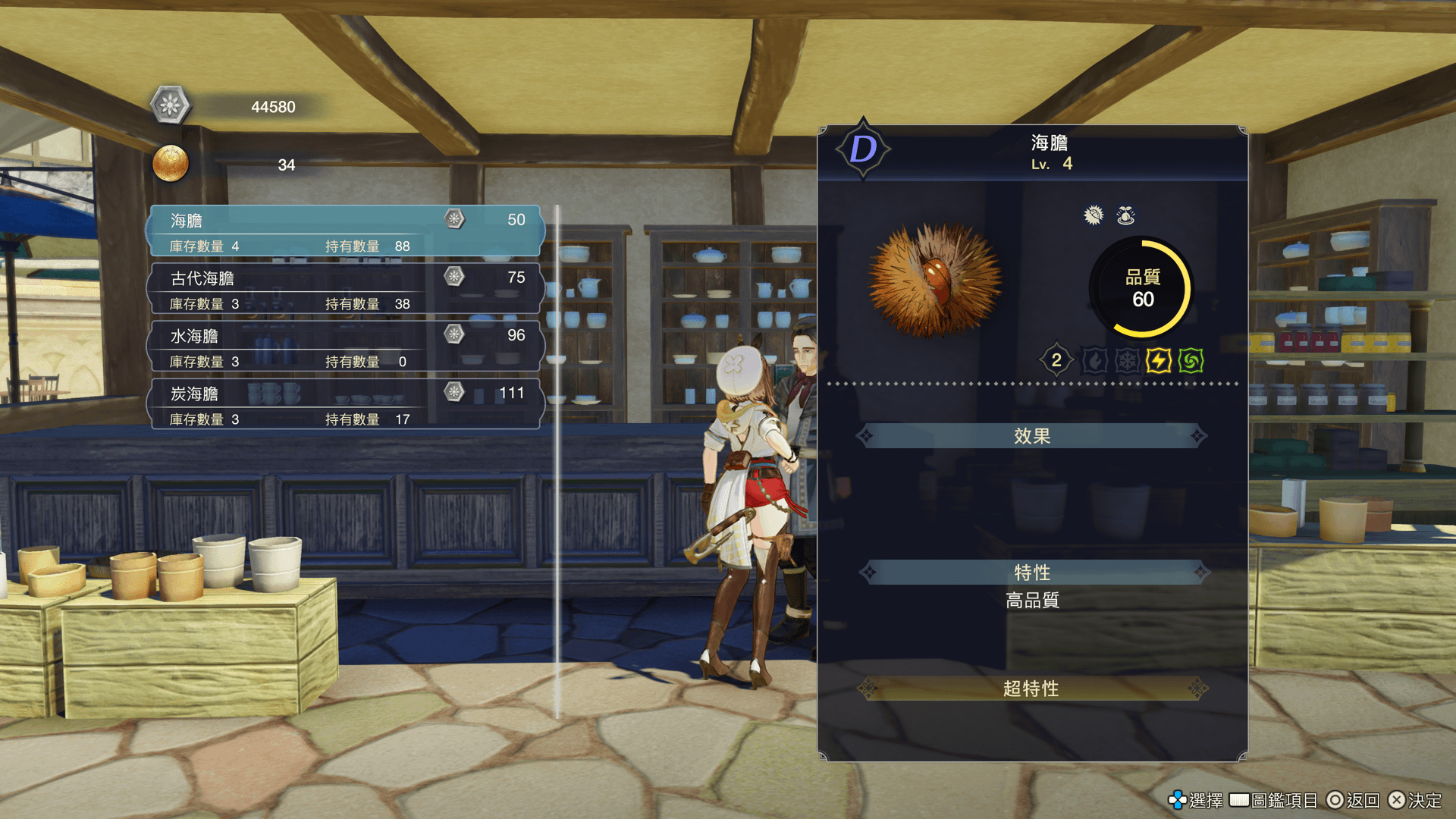Click the 品質 60 quality gauge
This screenshot has height=819, width=1456.
[1142, 288]
